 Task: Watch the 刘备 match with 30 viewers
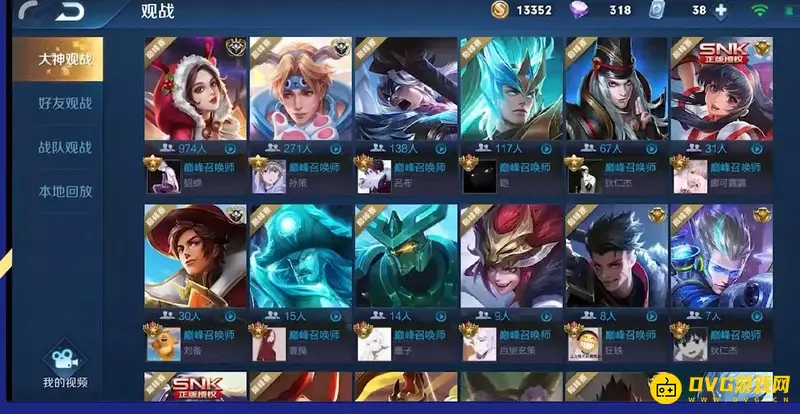(195, 258)
